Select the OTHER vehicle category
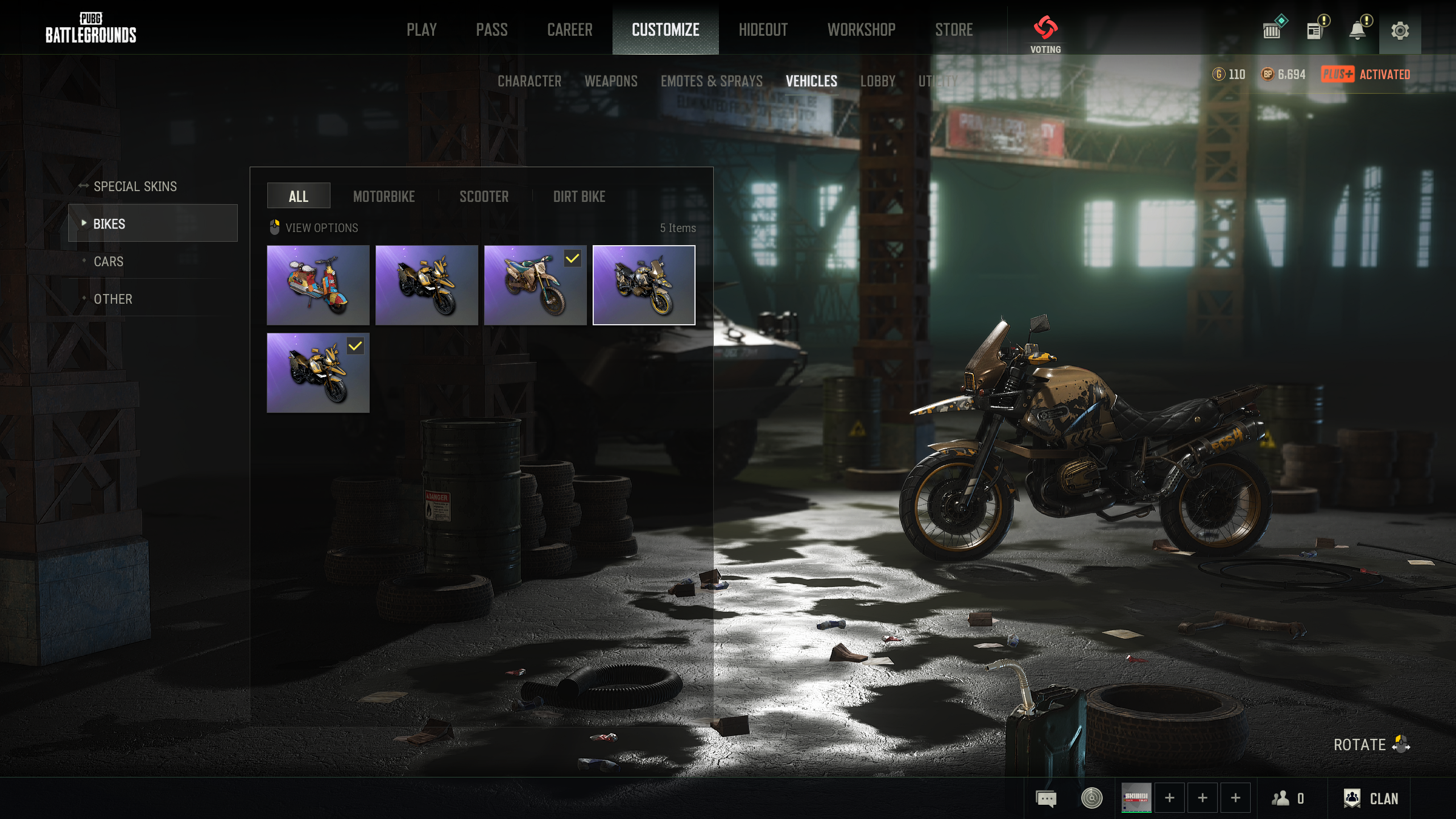The width and height of the screenshot is (1456, 819). [x=113, y=299]
